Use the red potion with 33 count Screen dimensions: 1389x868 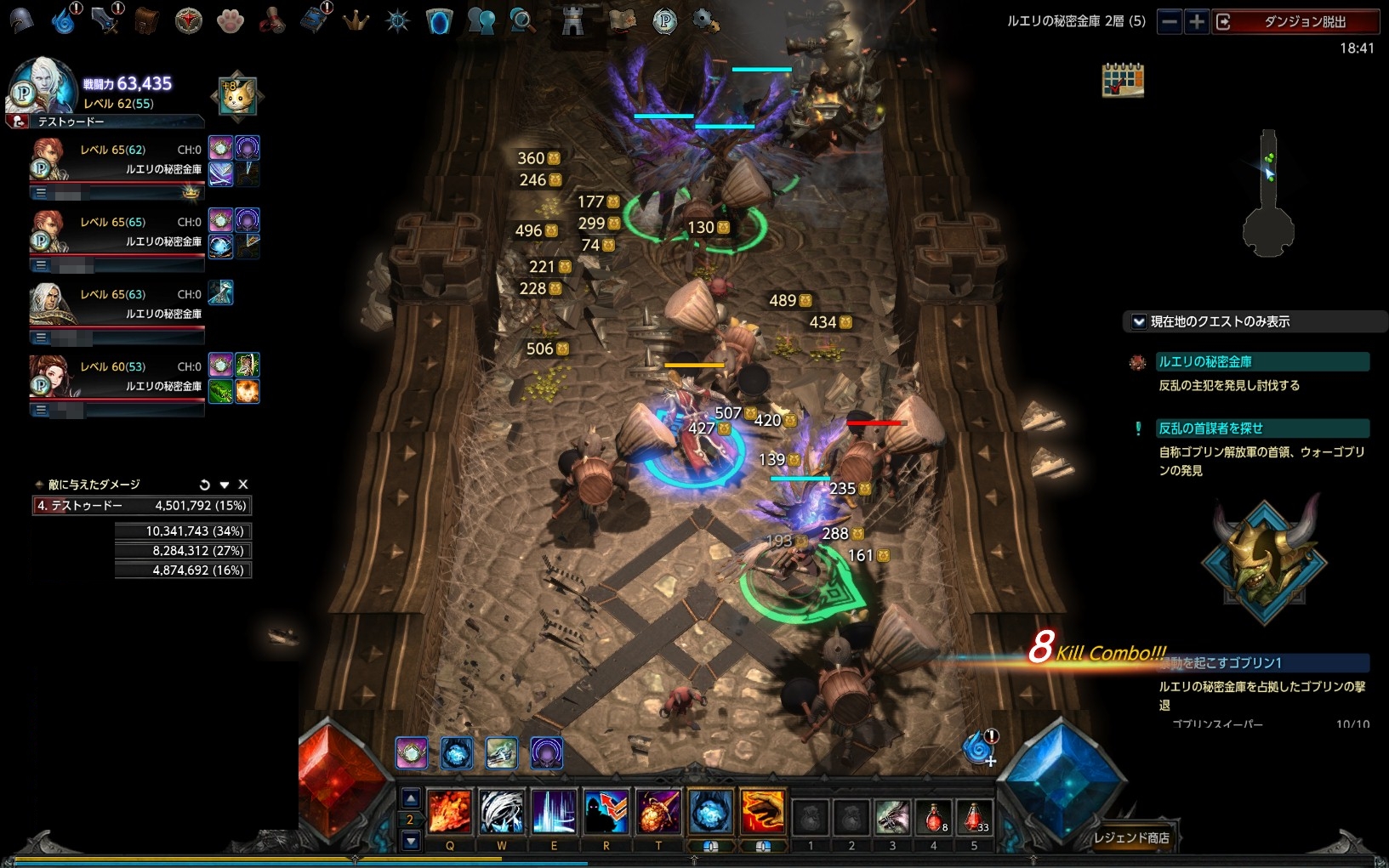coord(974,817)
